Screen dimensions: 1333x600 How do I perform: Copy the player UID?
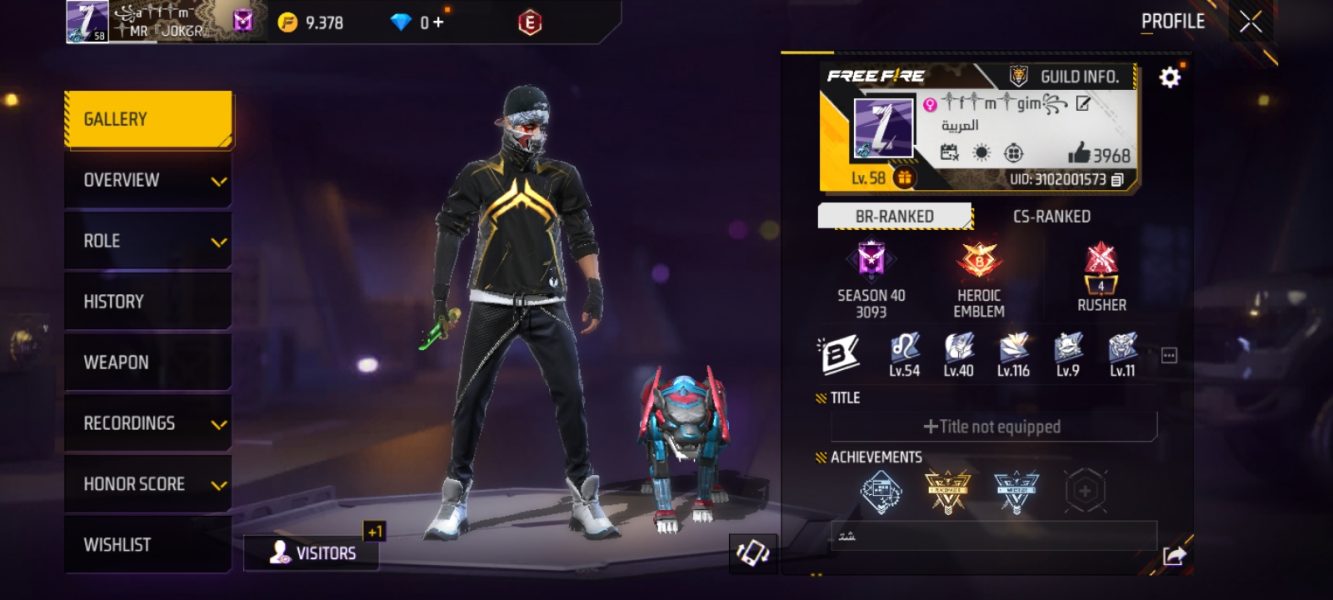(x=1117, y=180)
